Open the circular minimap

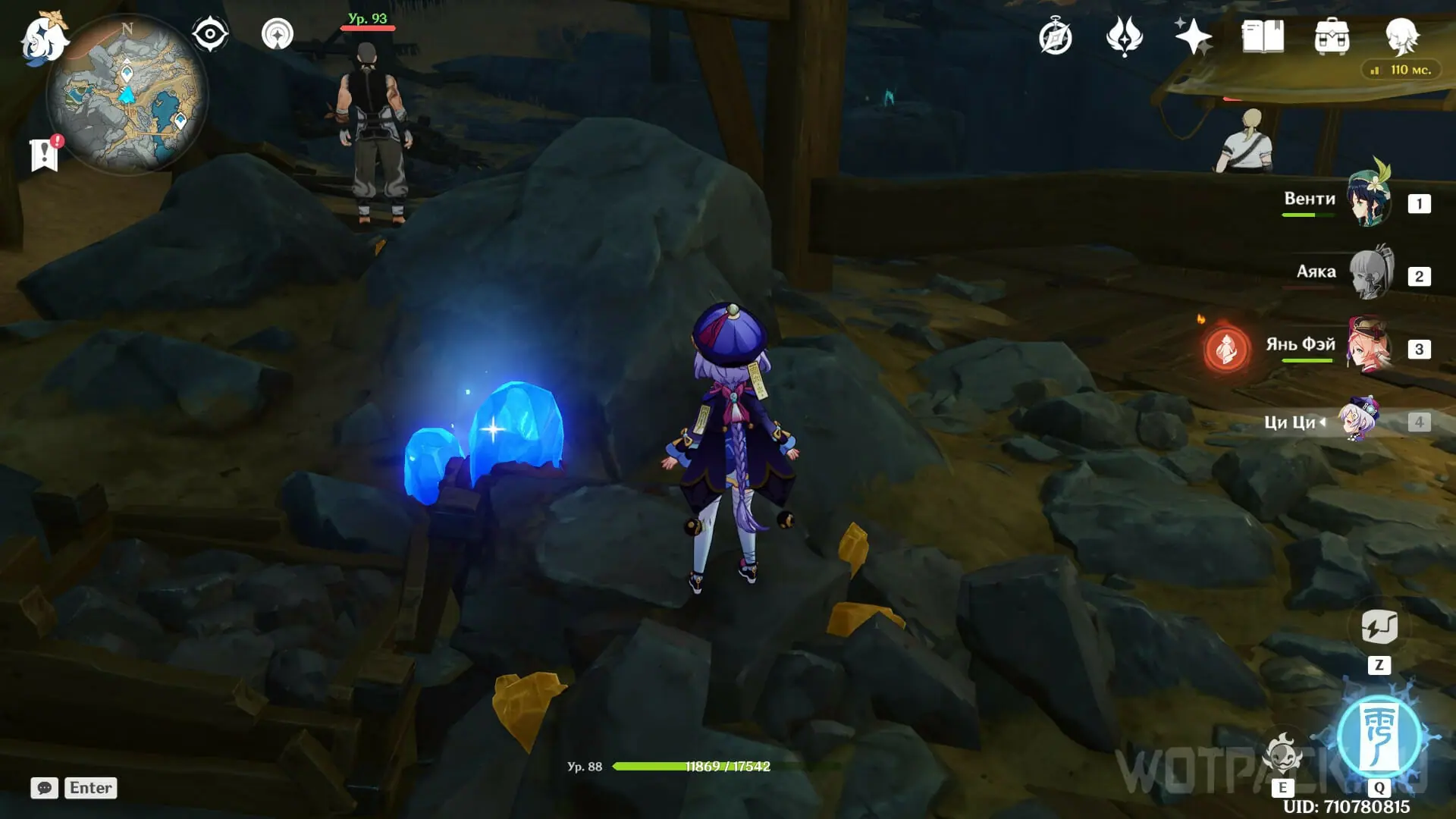tap(127, 95)
